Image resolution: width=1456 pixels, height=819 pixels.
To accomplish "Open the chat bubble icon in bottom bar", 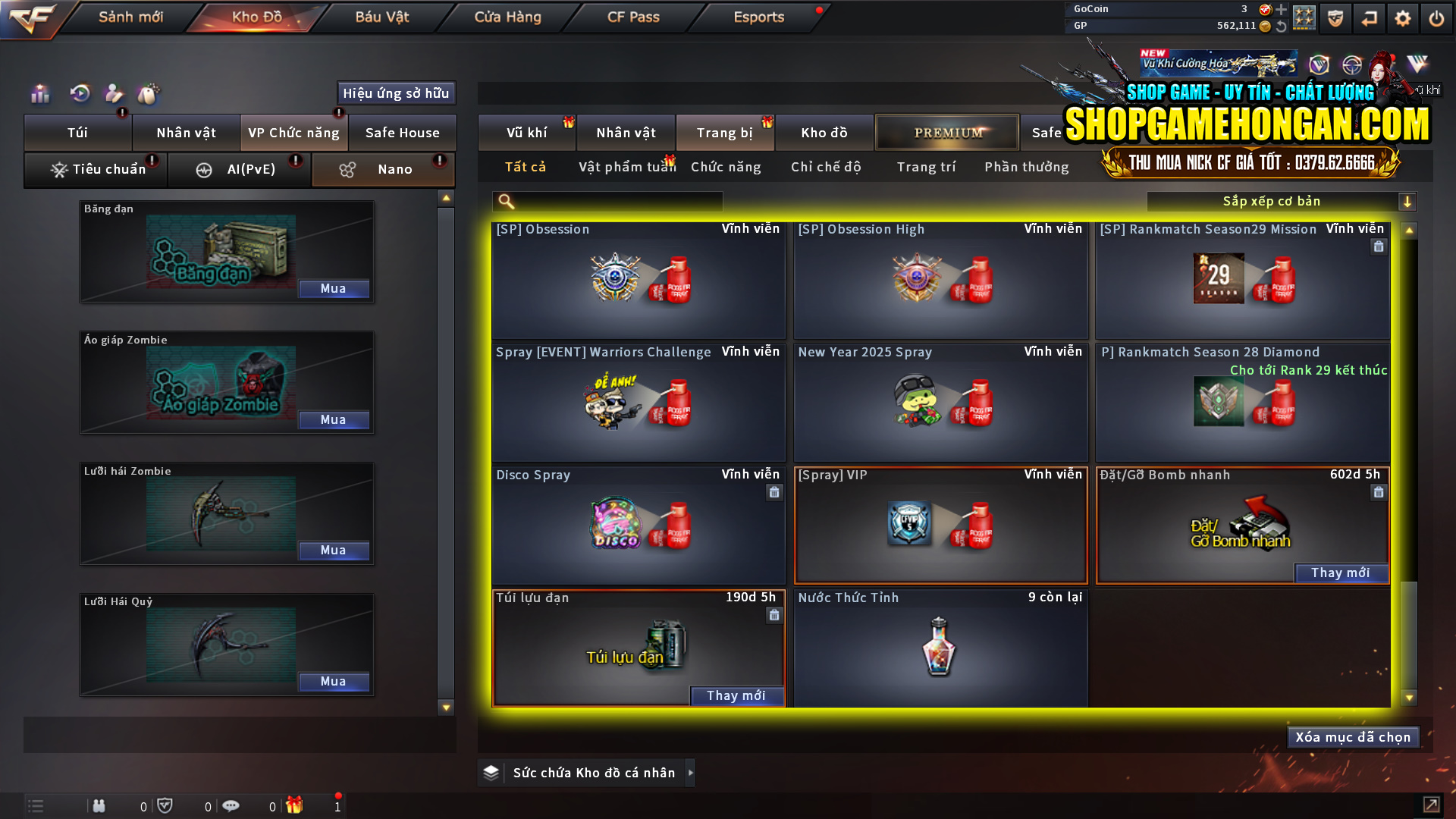I will pyautogui.click(x=231, y=805).
